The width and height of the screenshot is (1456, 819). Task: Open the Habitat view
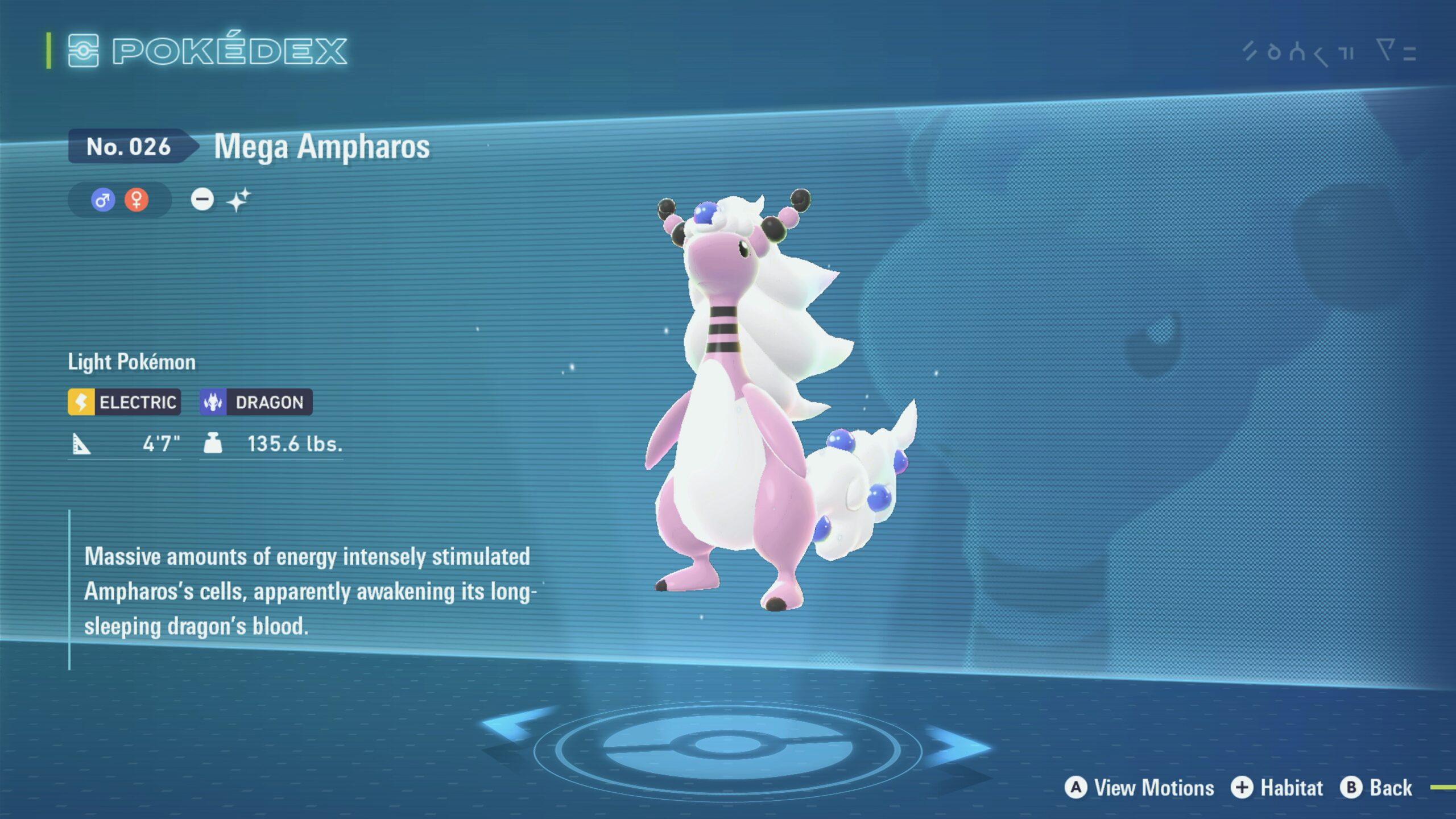coord(1277,788)
